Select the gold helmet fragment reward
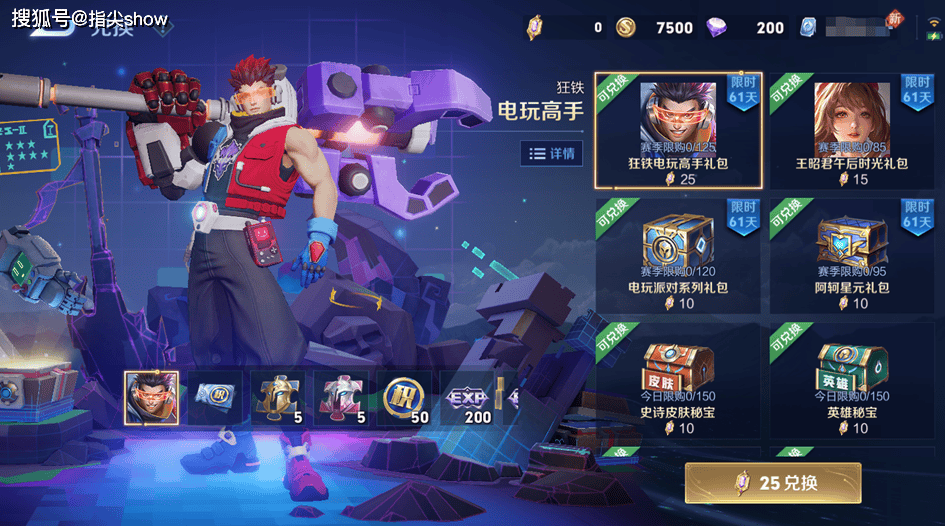 click(278, 397)
